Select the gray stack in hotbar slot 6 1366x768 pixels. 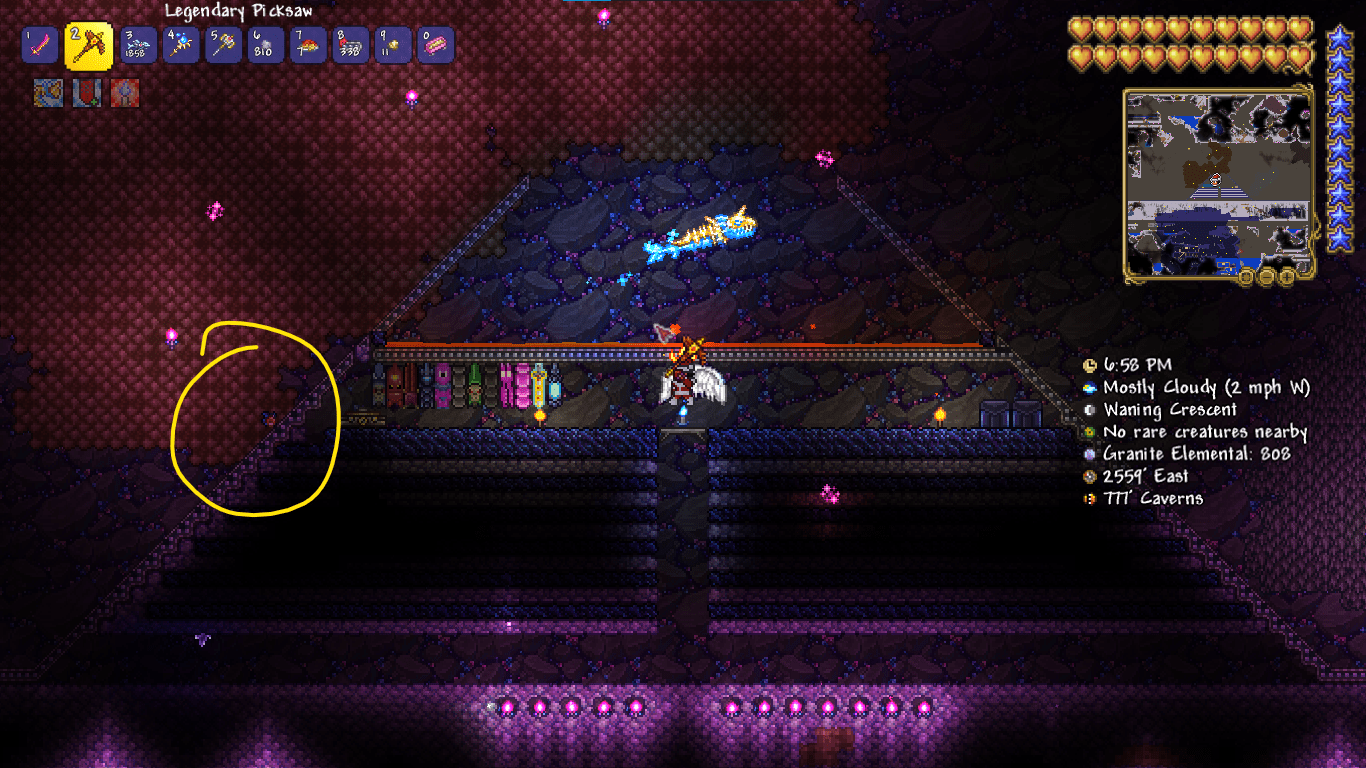(x=265, y=45)
